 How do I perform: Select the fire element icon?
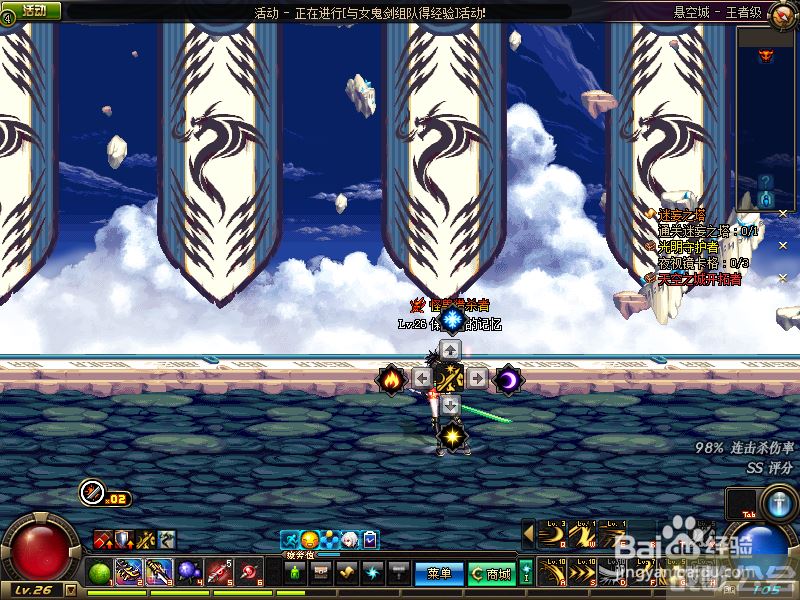390,379
